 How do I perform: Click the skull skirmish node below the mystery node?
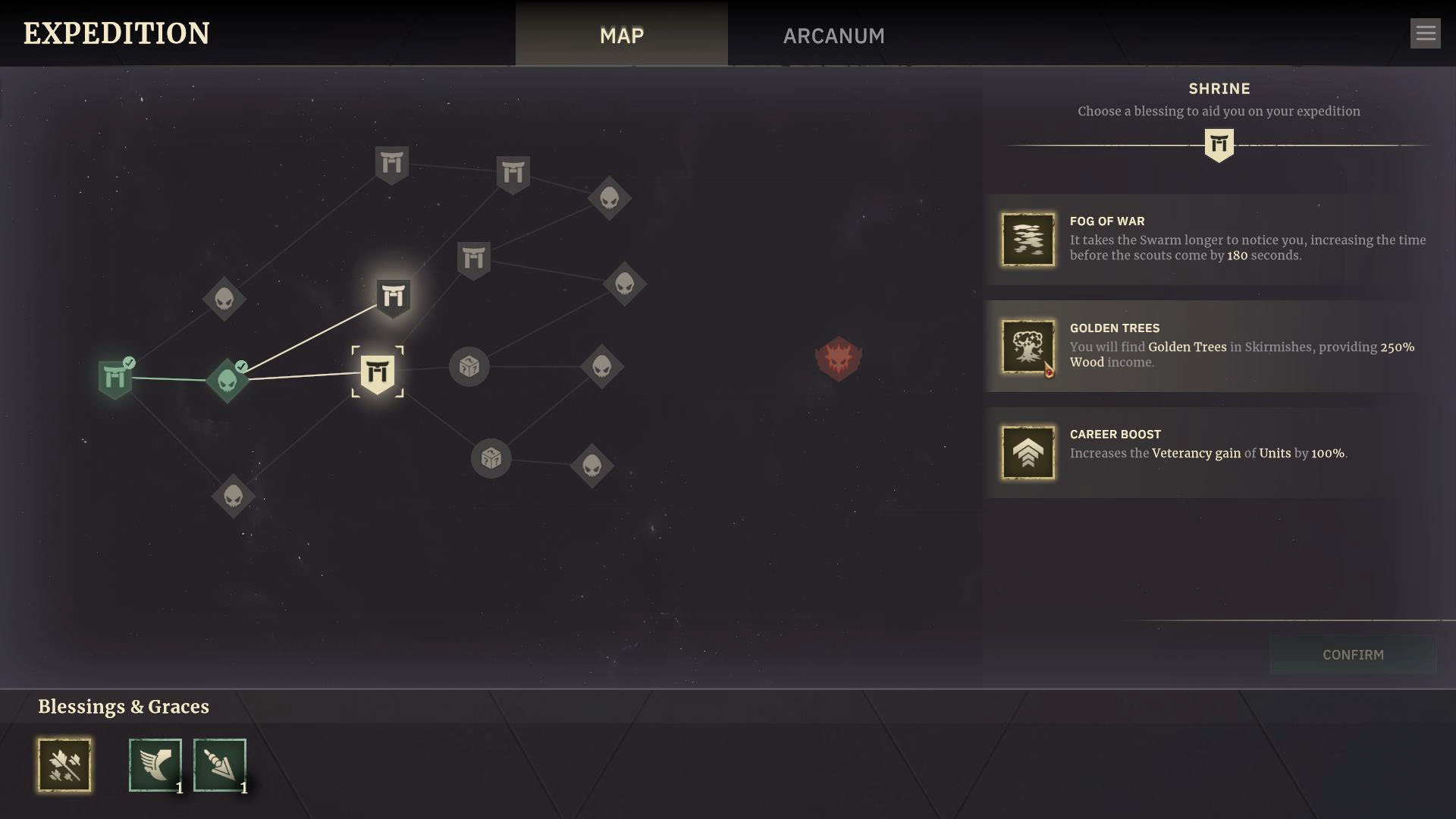click(593, 466)
